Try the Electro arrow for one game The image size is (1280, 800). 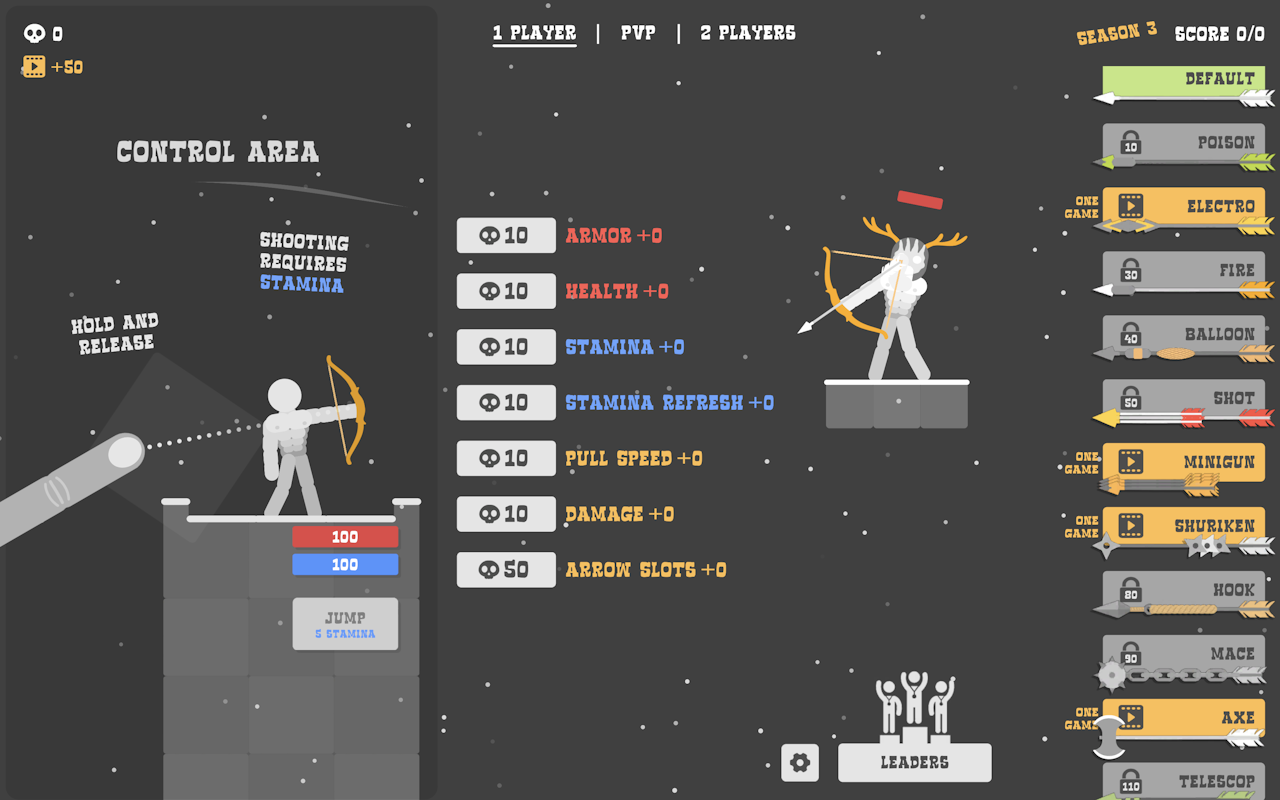tap(1183, 207)
